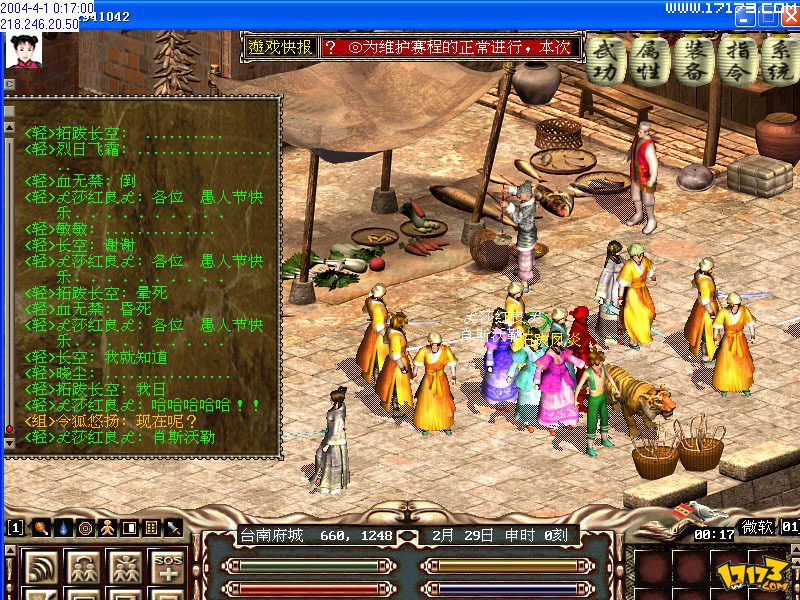Click the drumstick food icon
The height and width of the screenshot is (600, 800).
pos(42,528)
